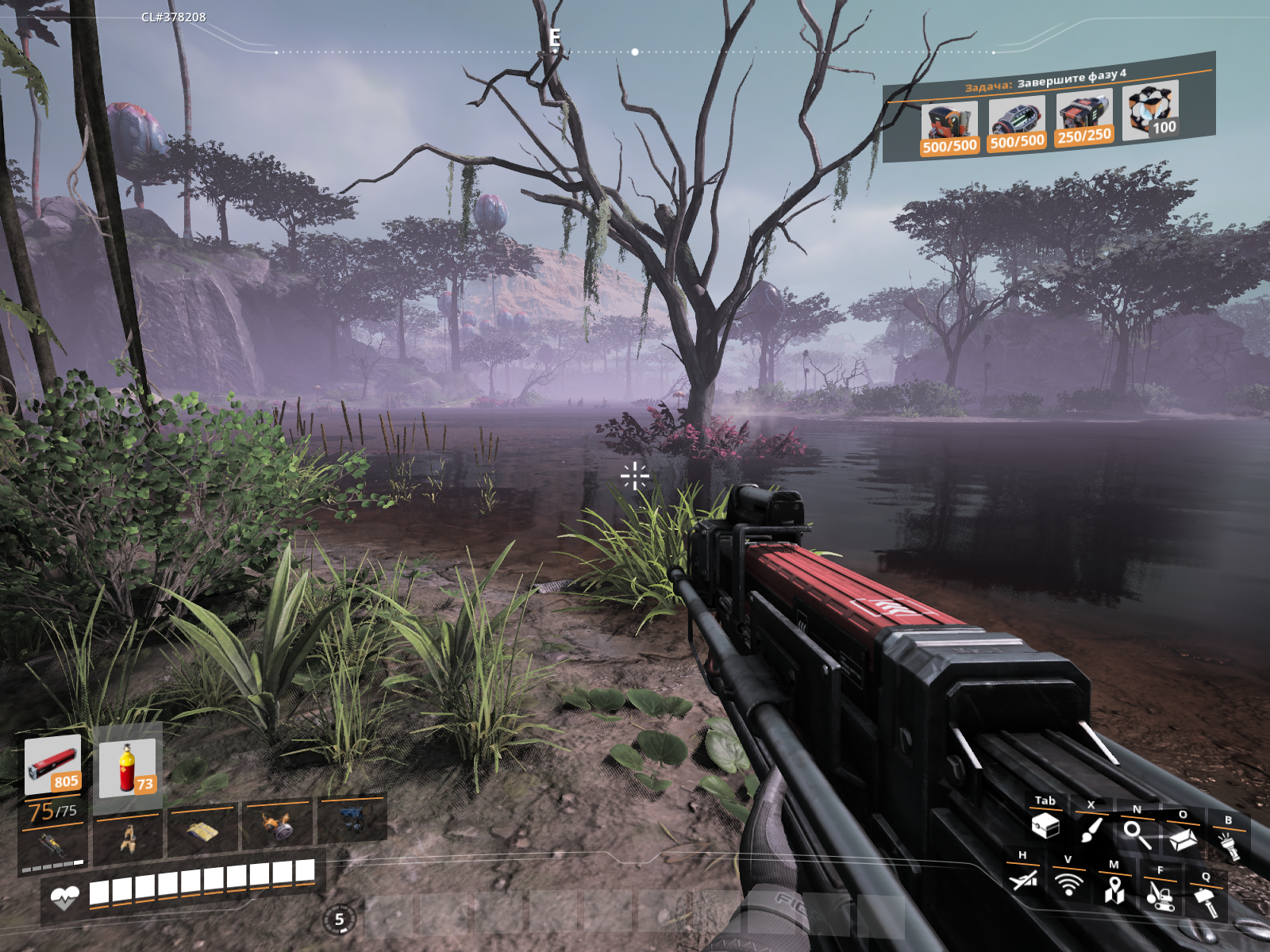Select the gas mask equipment slot
Viewport: 1270px width, 952px height.
(277, 827)
